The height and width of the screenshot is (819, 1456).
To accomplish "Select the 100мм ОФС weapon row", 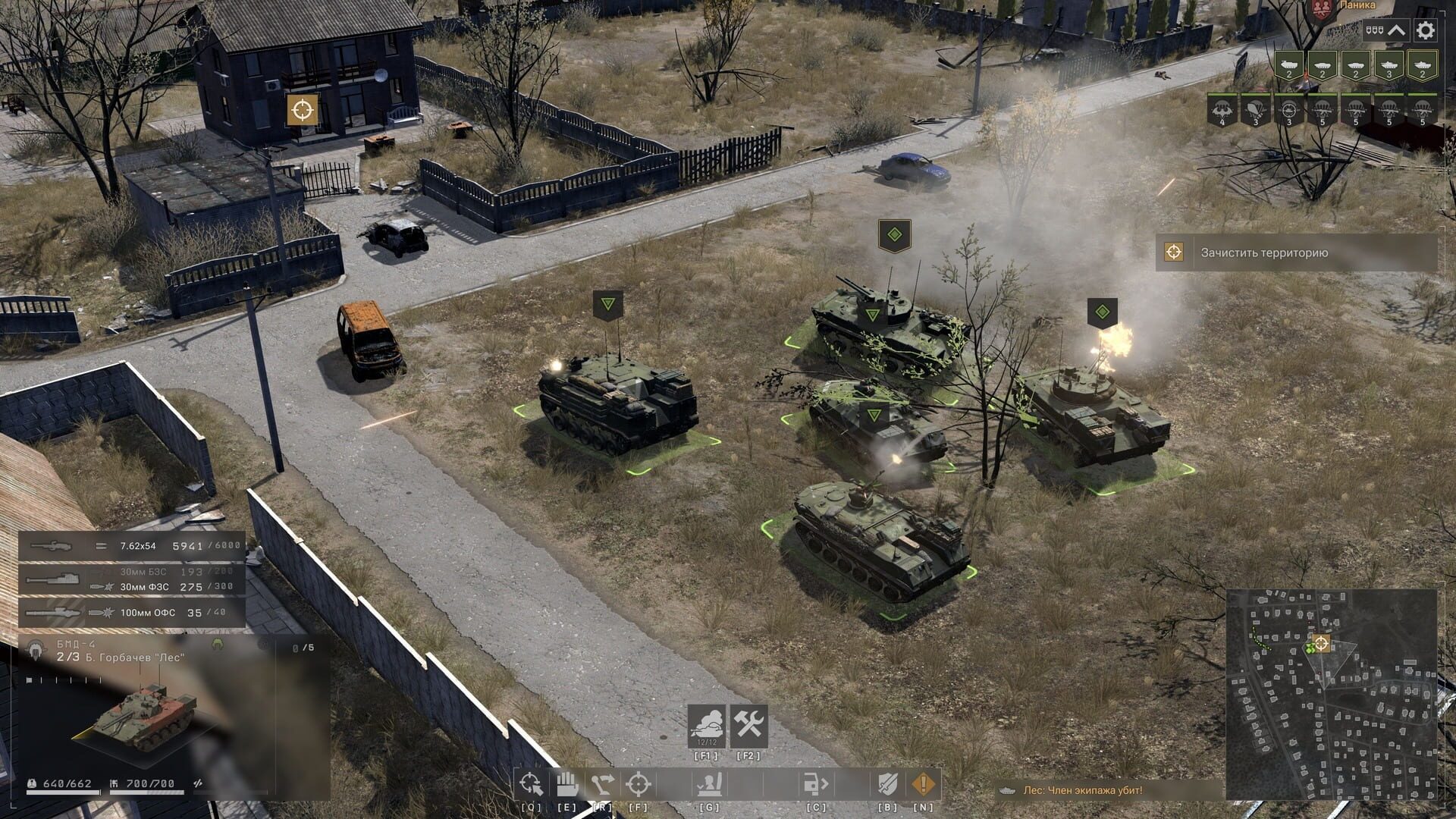I will tap(132, 613).
